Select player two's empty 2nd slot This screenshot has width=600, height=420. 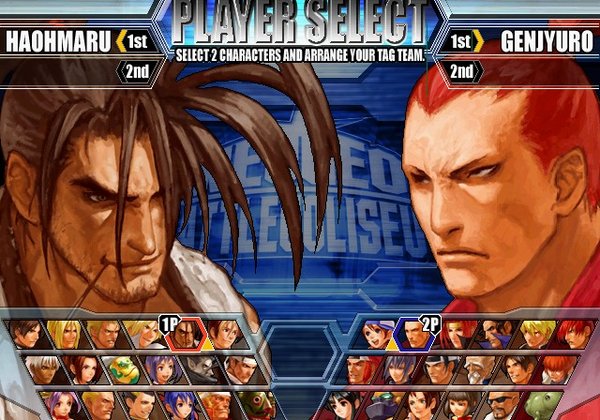(462, 71)
